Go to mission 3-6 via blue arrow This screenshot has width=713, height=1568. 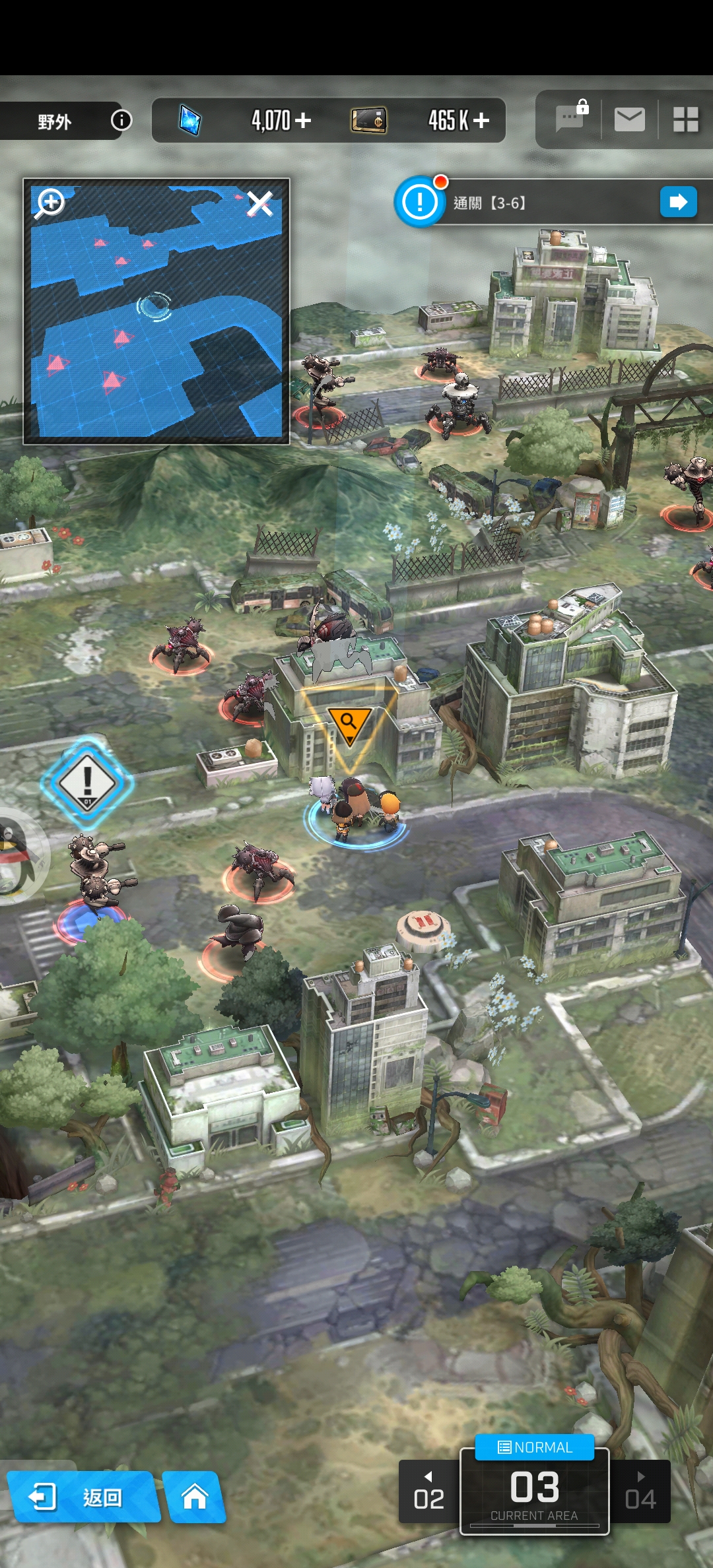678,202
